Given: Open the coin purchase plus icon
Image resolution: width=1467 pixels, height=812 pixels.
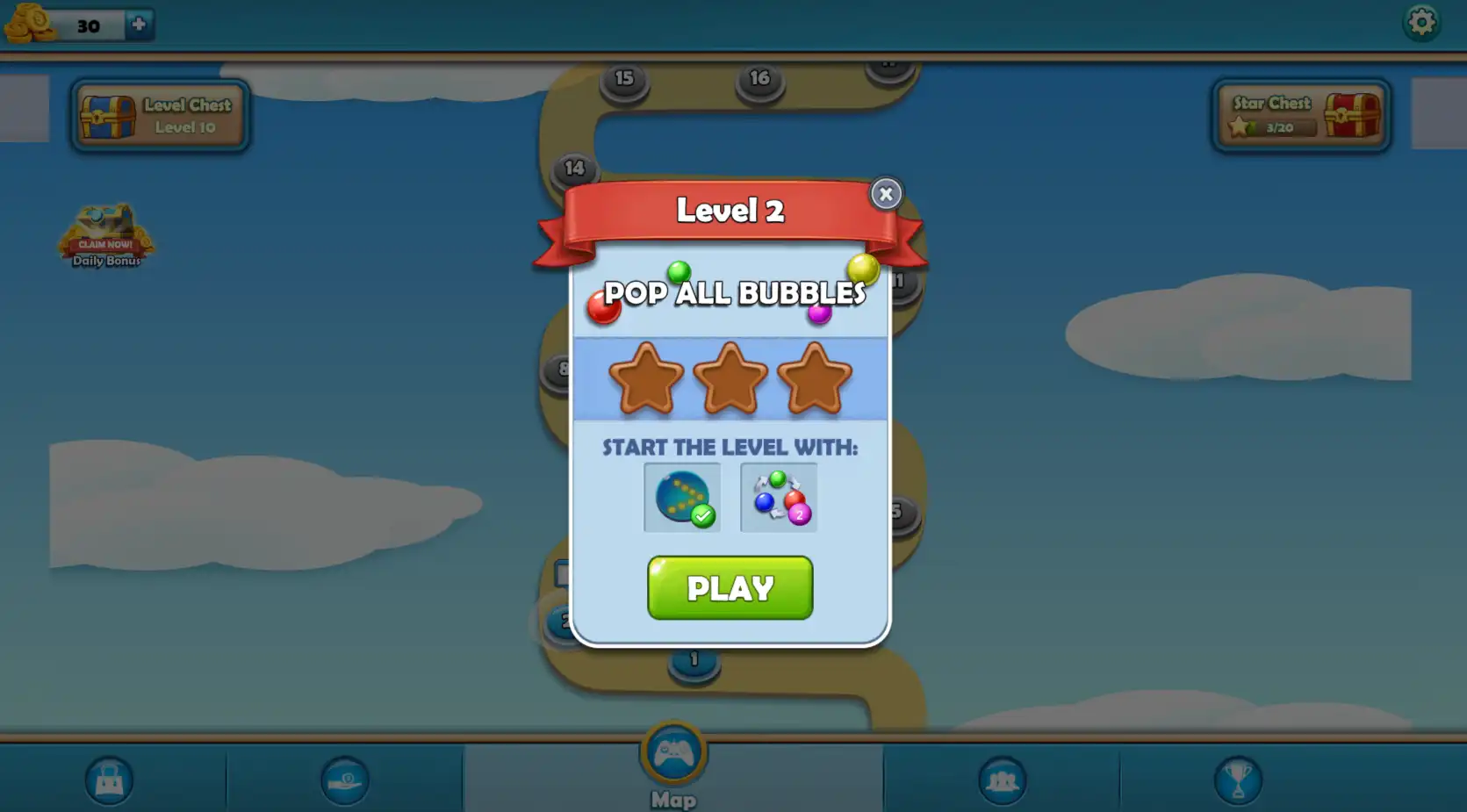Looking at the screenshot, I should tap(137, 24).
